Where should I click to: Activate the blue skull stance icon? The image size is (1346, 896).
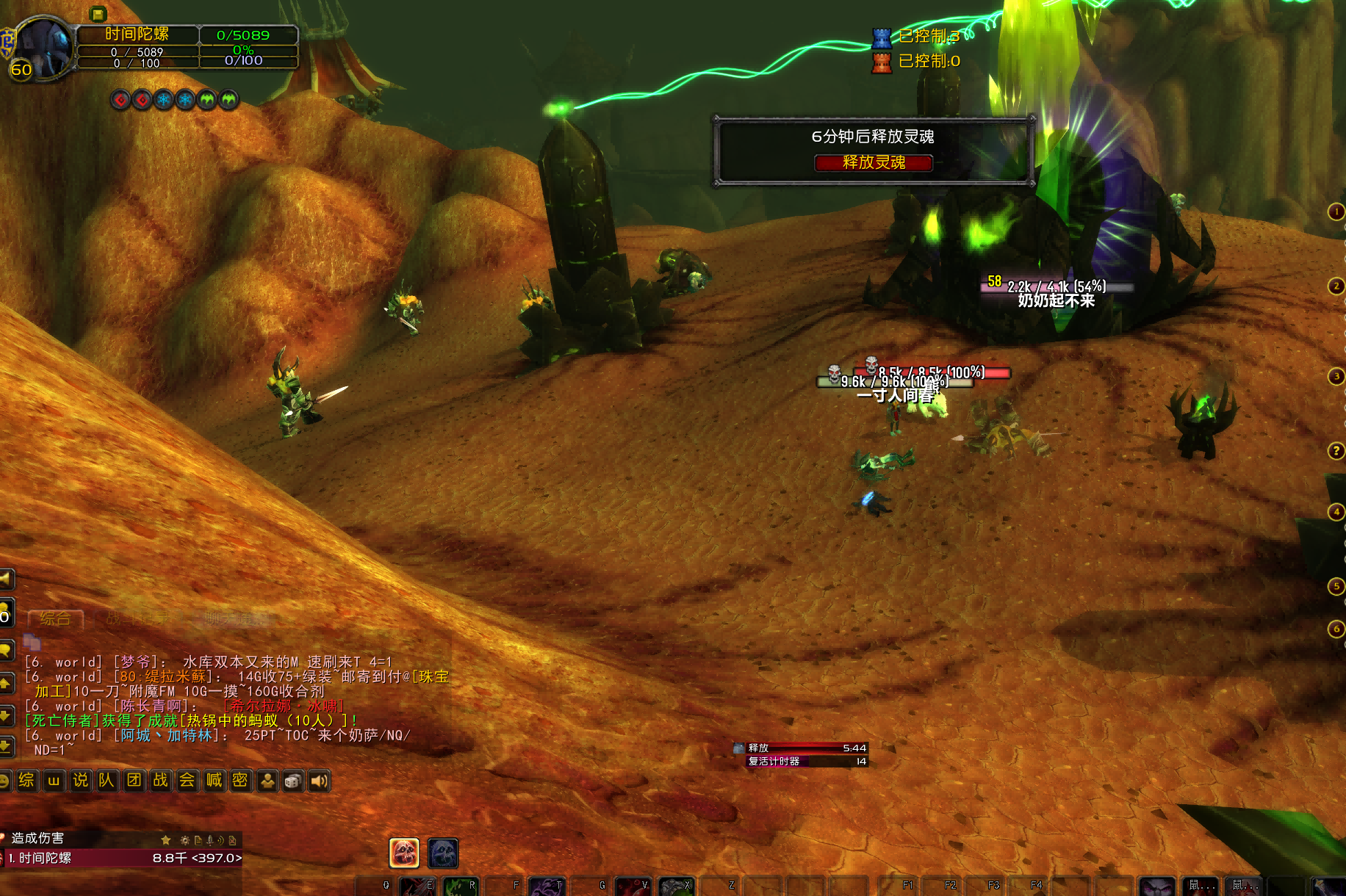coord(443,853)
